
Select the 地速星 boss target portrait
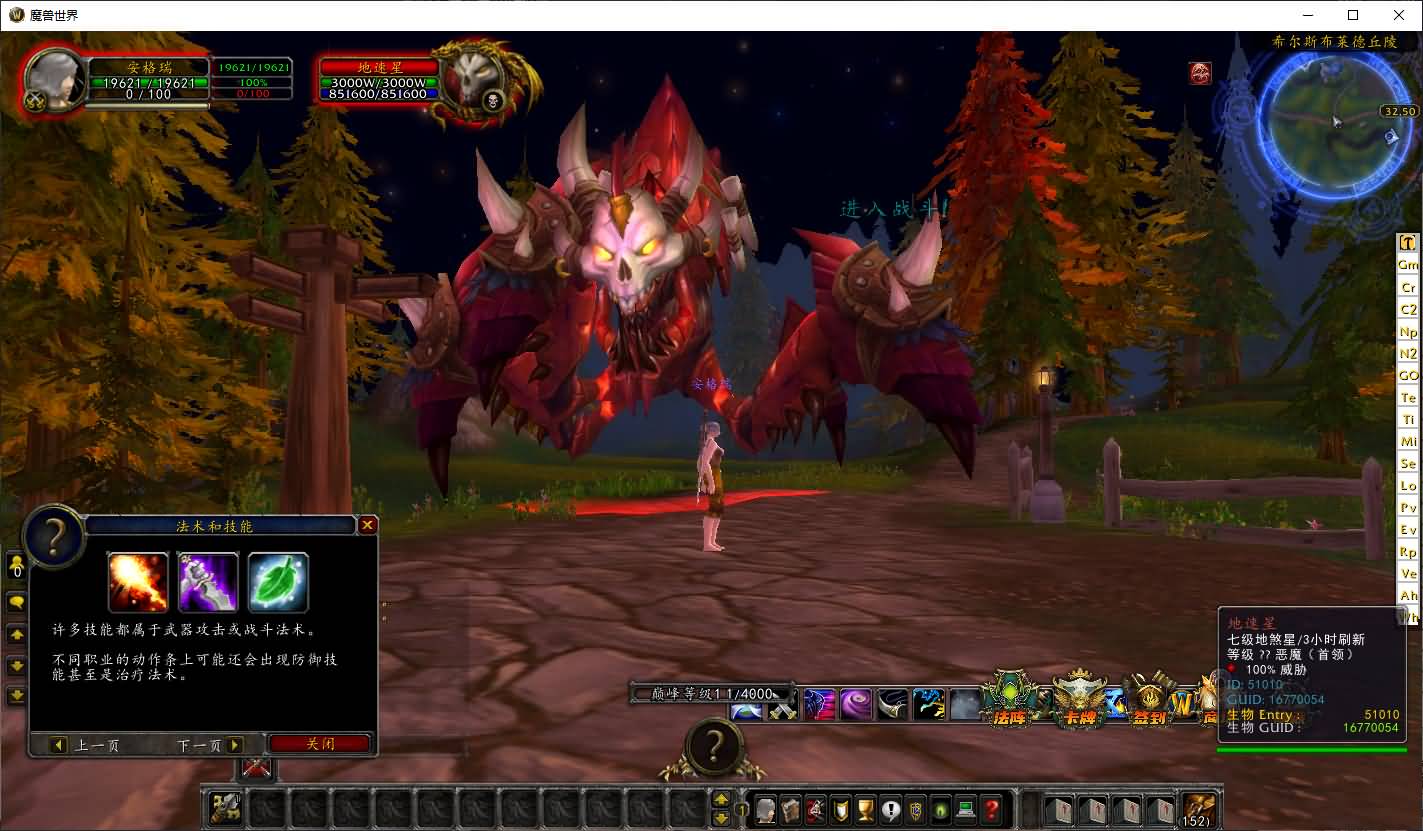[471, 80]
